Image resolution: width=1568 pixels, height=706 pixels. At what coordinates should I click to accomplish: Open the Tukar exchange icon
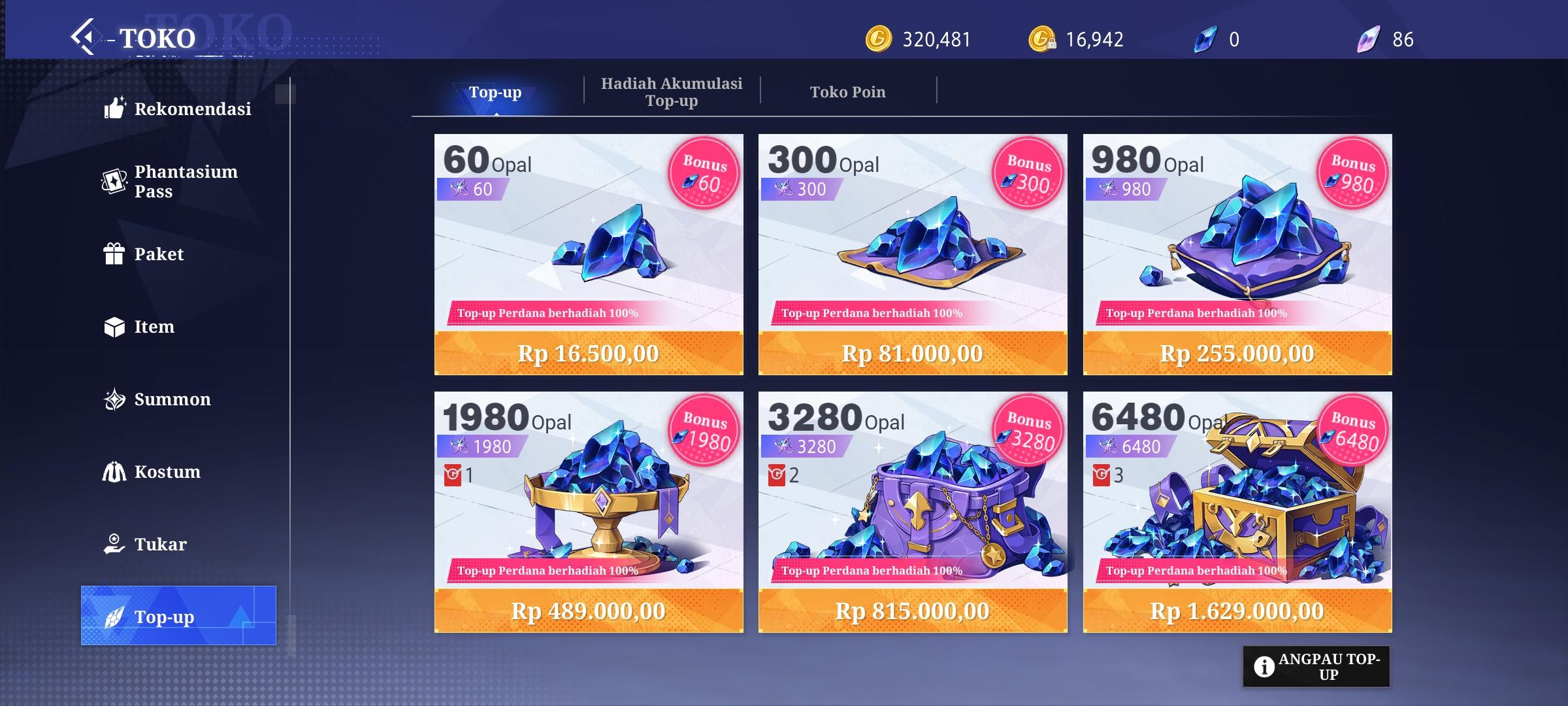point(114,544)
